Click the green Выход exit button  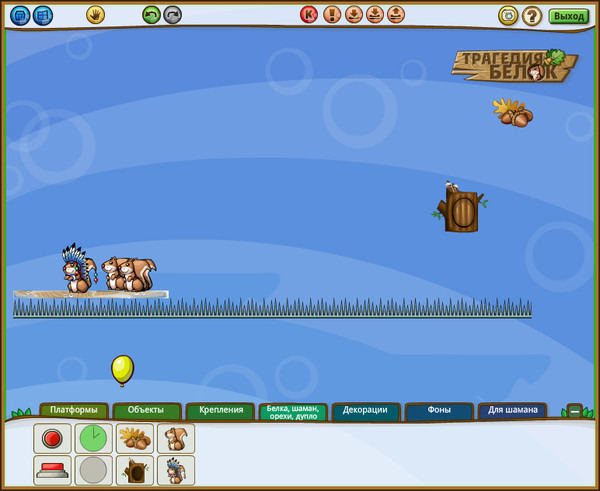pyautogui.click(x=568, y=16)
